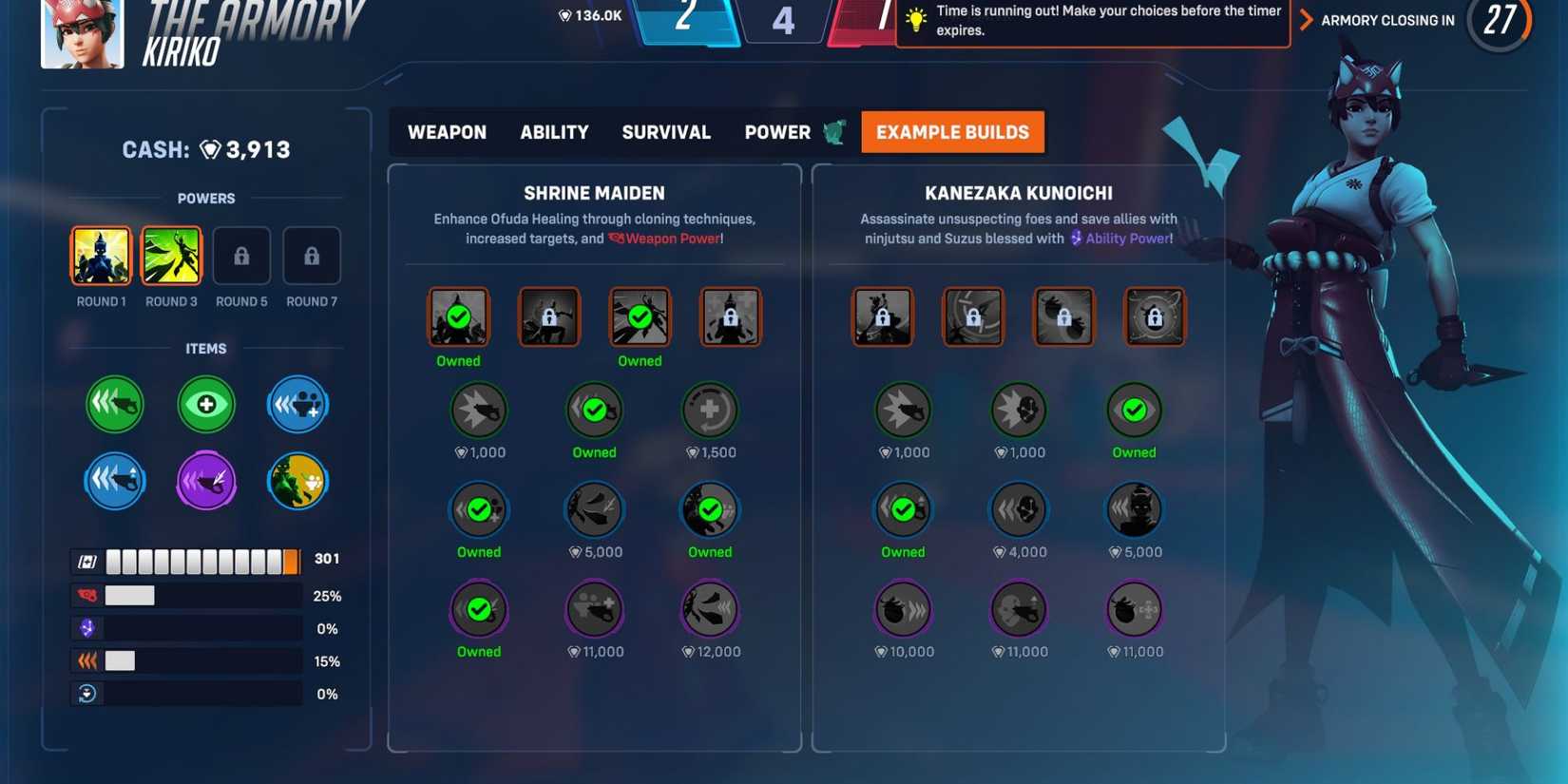Image resolution: width=1568 pixels, height=784 pixels.
Task: Select the 5,000-cost item in Kanezaka Kunoichi
Action: tap(1134, 510)
